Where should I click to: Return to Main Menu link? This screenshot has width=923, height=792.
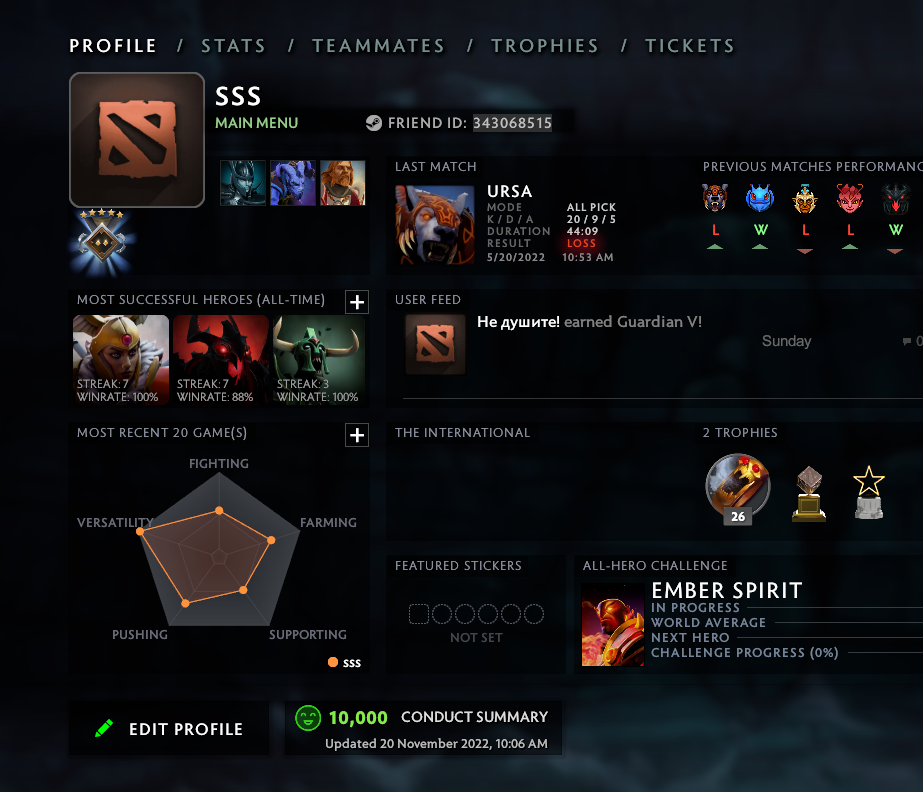257,123
